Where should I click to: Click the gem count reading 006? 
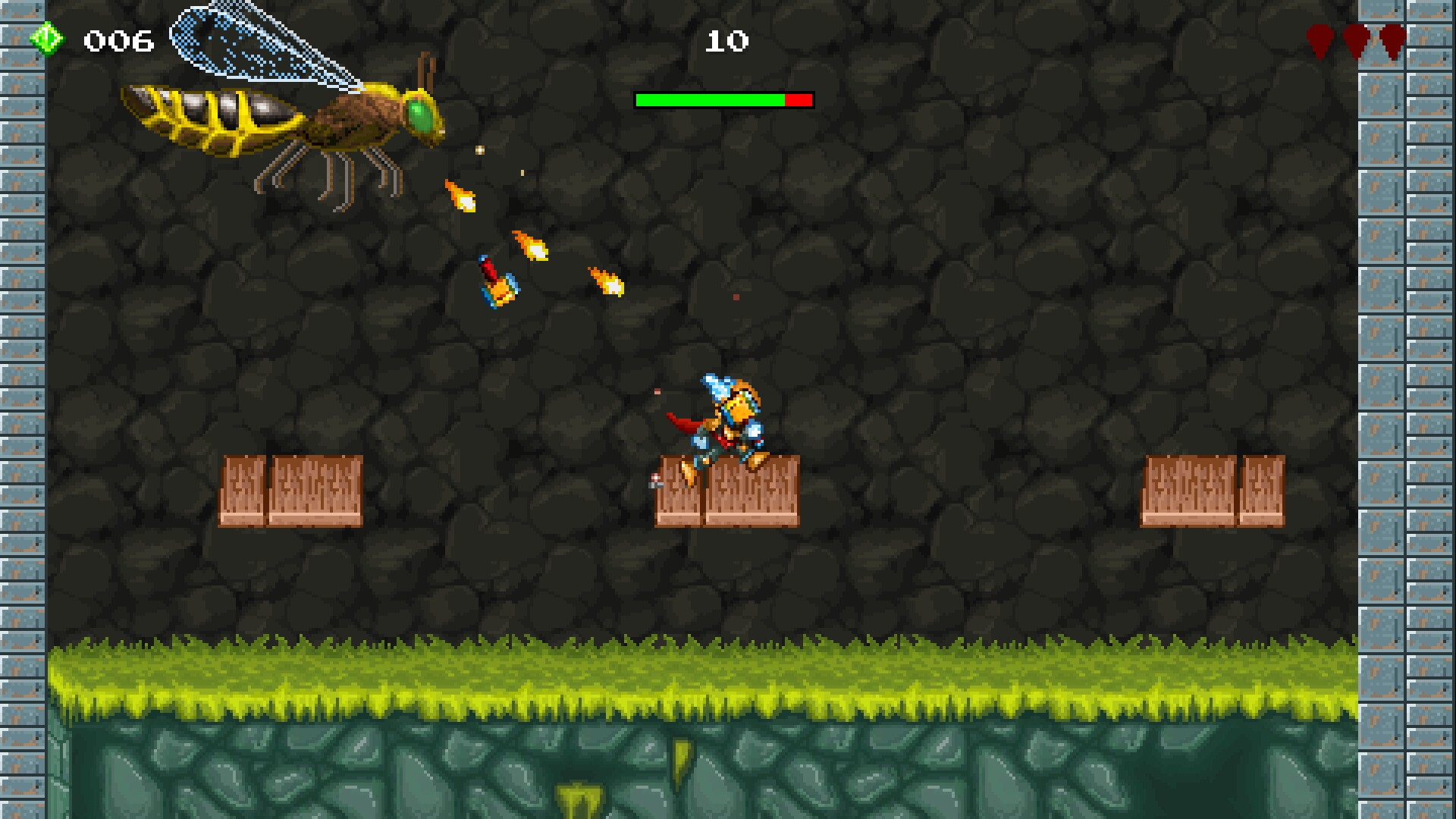point(119,39)
